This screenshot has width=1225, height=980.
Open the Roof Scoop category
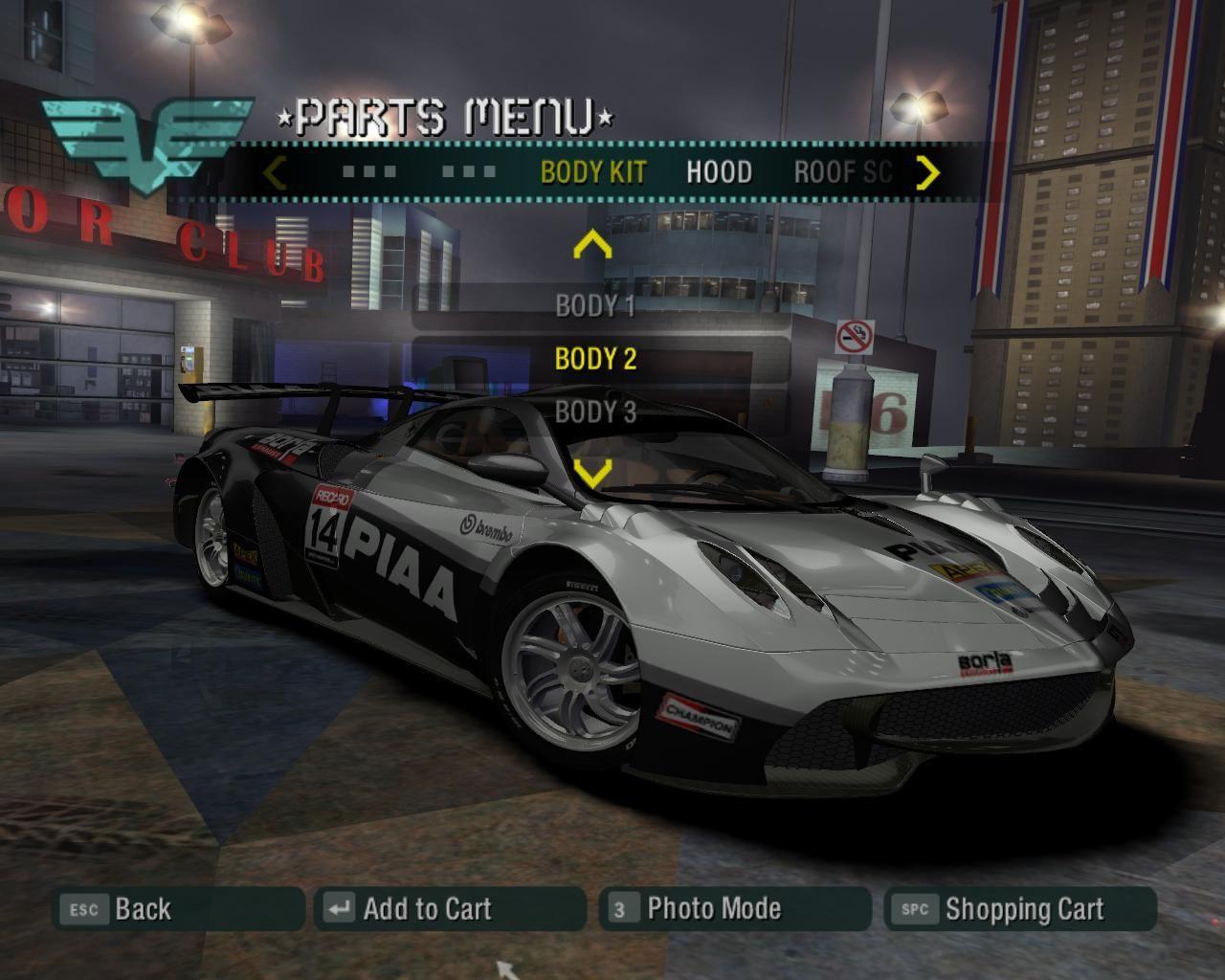coord(842,172)
